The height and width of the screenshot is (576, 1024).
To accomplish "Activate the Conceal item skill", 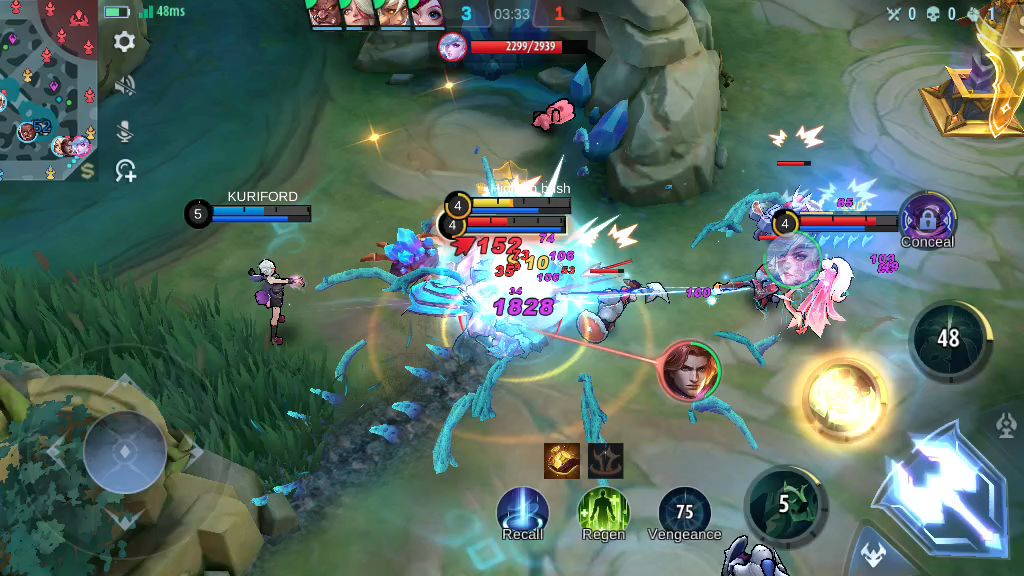I will point(927,218).
